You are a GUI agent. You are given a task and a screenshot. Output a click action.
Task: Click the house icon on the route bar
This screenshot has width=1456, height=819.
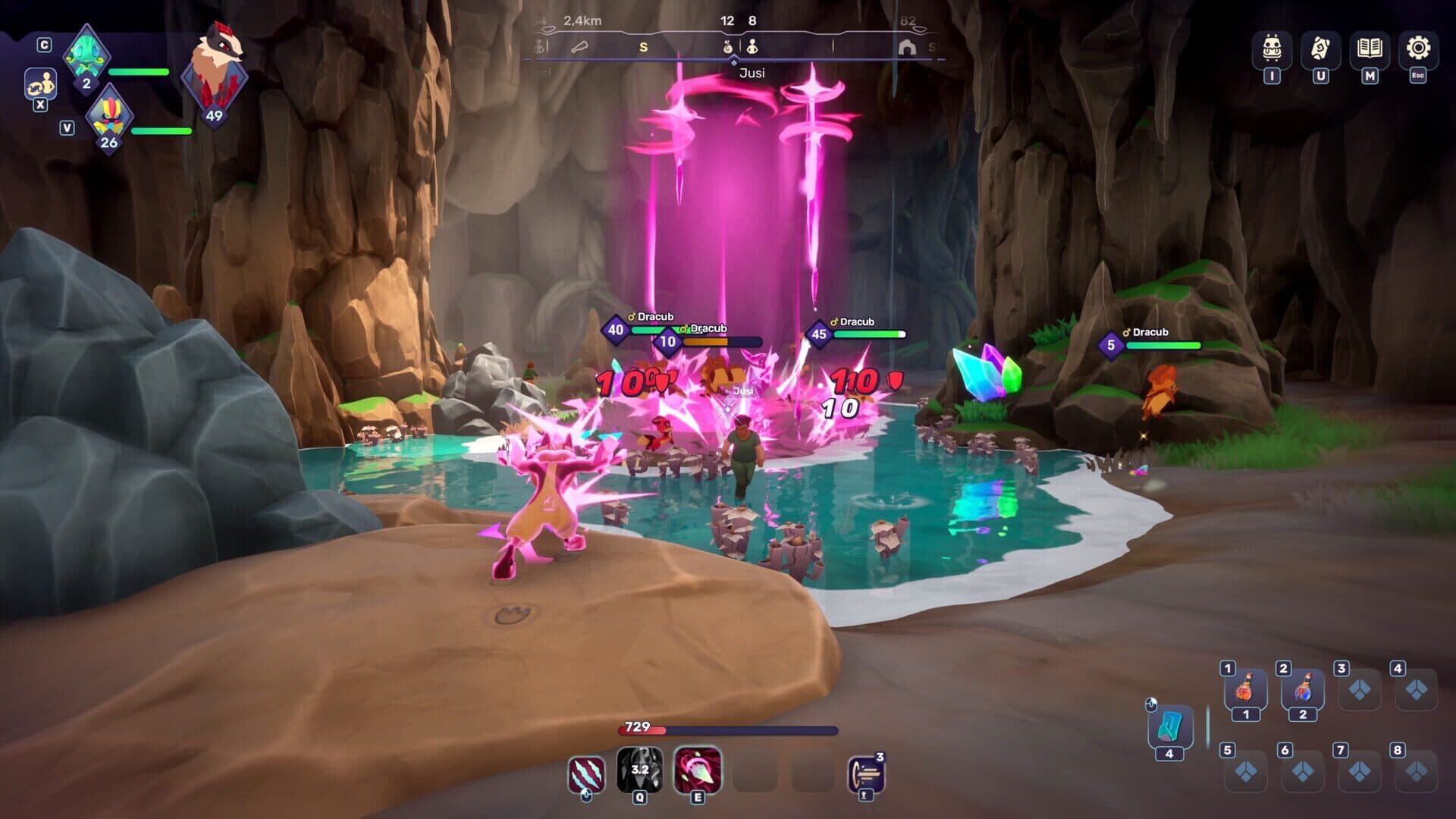pyautogui.click(x=908, y=45)
